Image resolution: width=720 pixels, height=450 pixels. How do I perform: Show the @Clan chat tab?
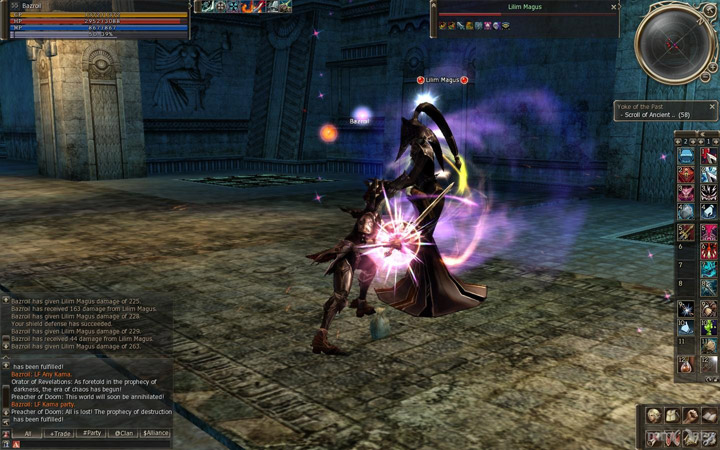[x=123, y=434]
